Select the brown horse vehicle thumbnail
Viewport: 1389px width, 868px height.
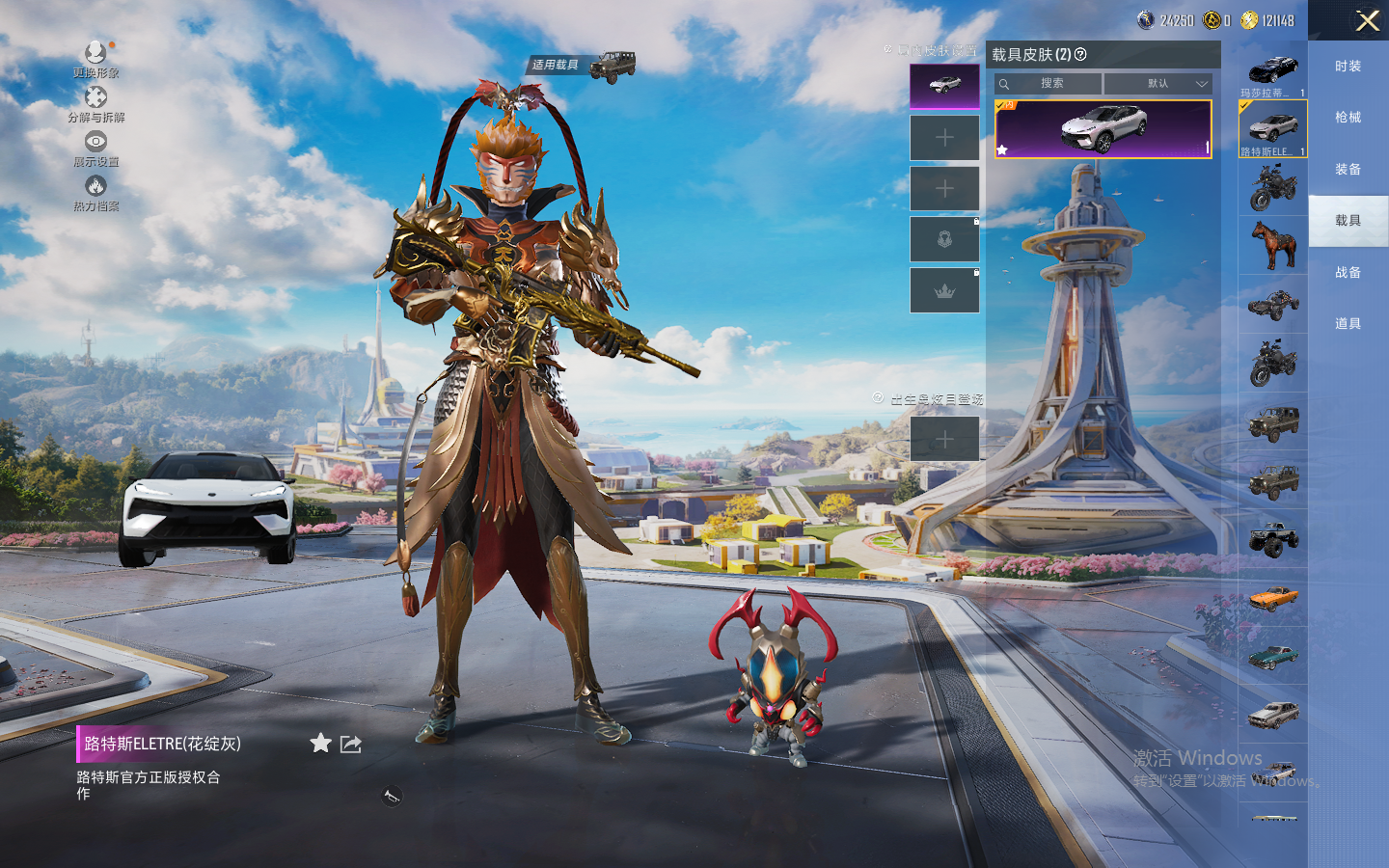tap(1272, 245)
